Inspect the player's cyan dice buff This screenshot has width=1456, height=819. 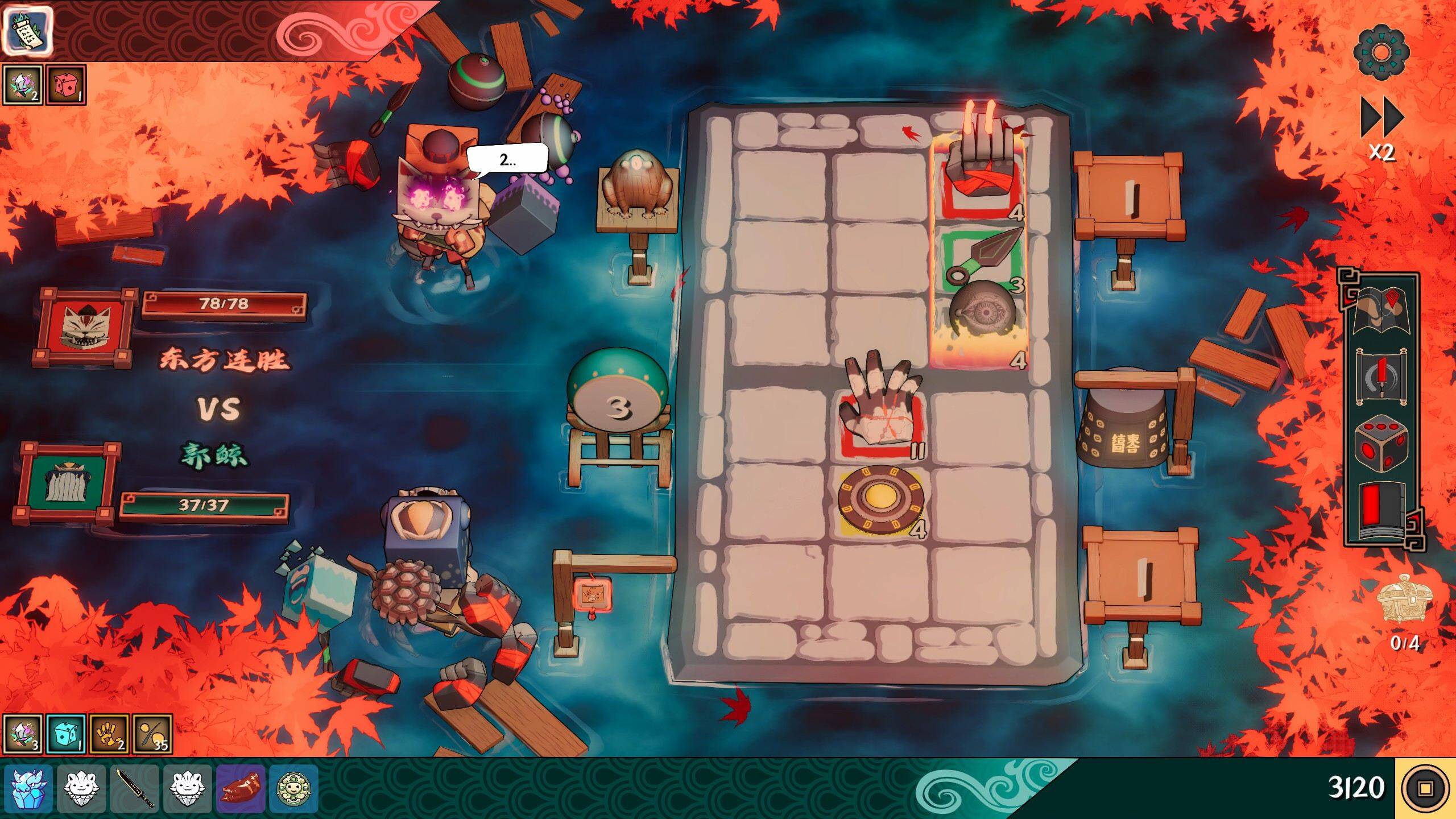tap(66, 734)
